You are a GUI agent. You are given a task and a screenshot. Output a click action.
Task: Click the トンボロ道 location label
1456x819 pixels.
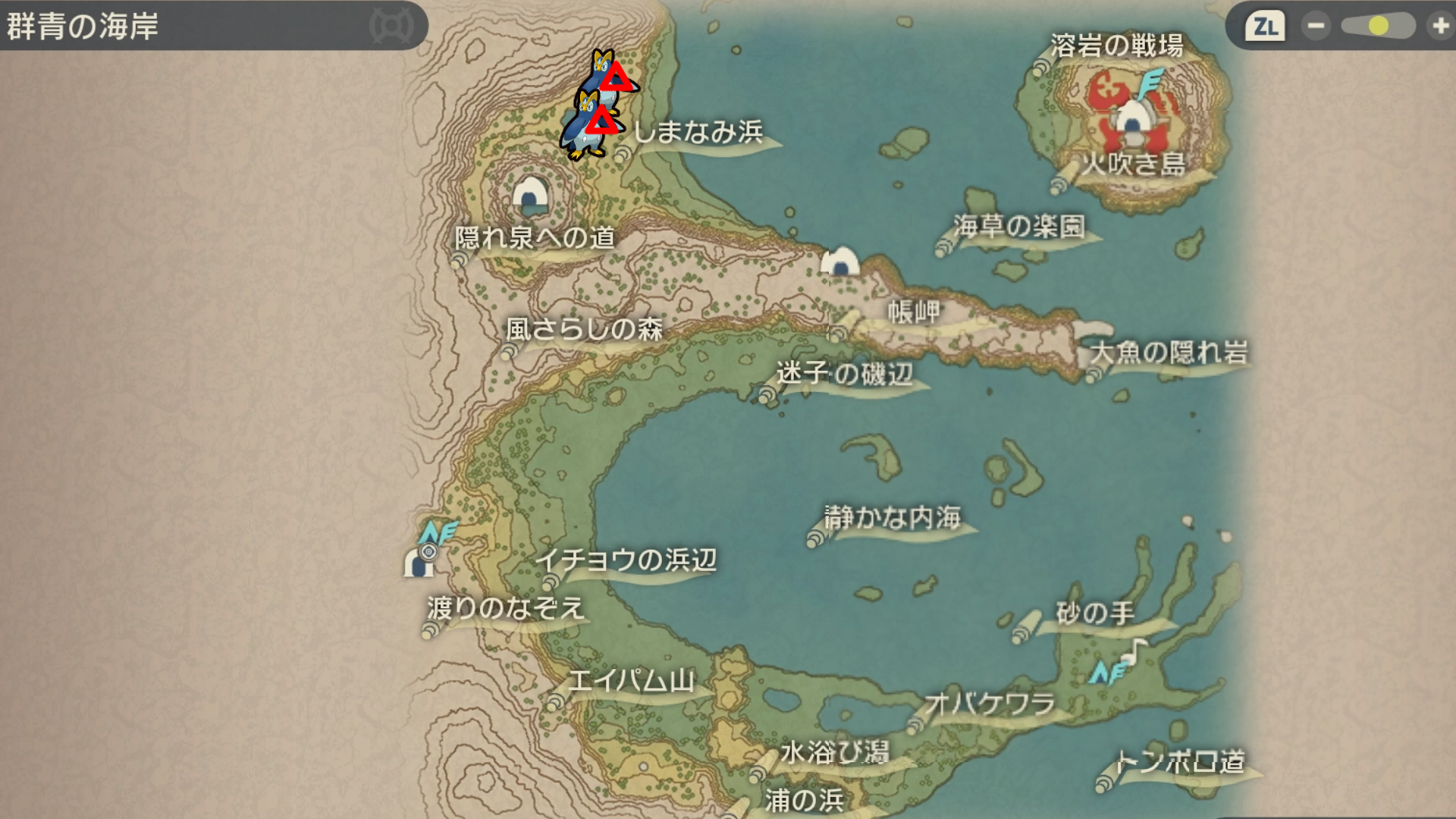pos(1180,761)
